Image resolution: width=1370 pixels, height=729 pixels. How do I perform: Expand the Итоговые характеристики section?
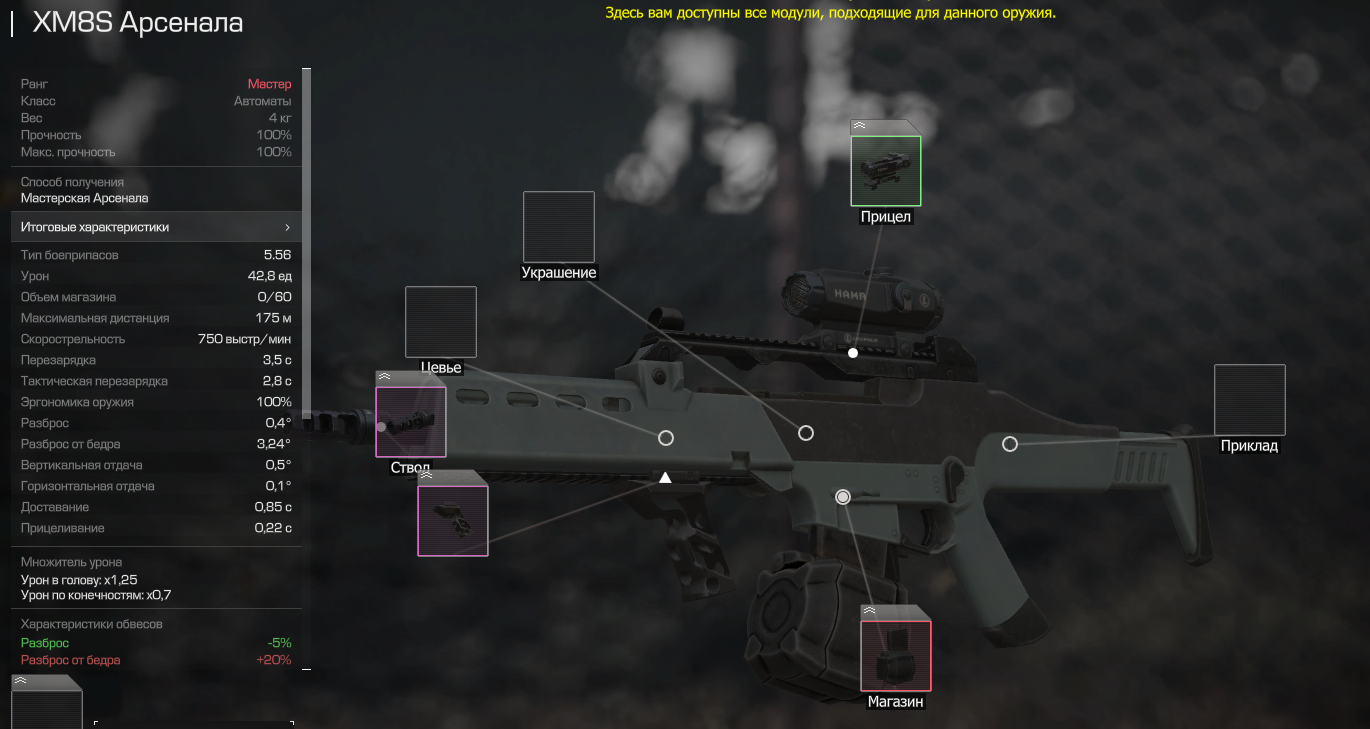coord(155,227)
